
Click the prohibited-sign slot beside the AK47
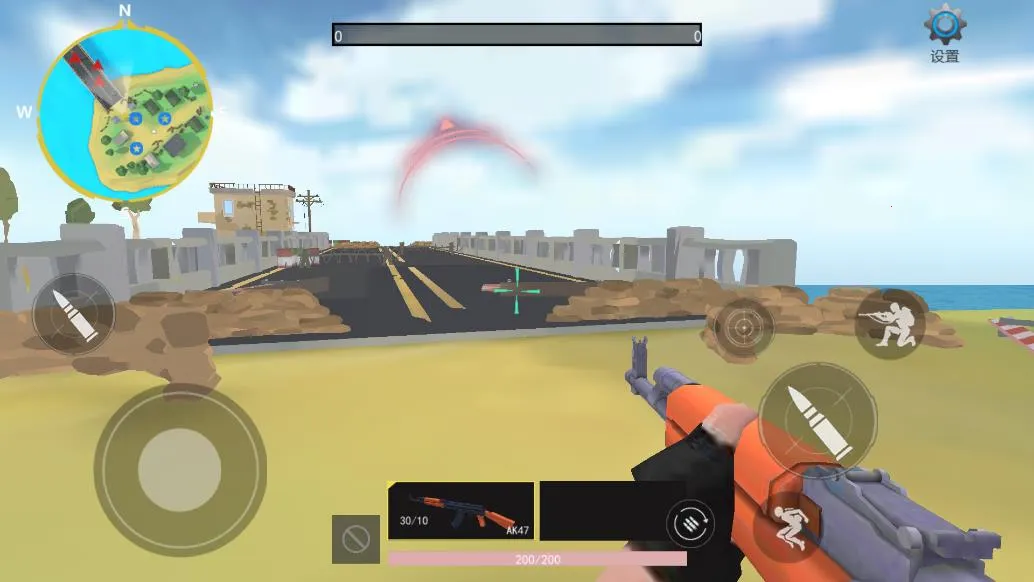tap(355, 540)
